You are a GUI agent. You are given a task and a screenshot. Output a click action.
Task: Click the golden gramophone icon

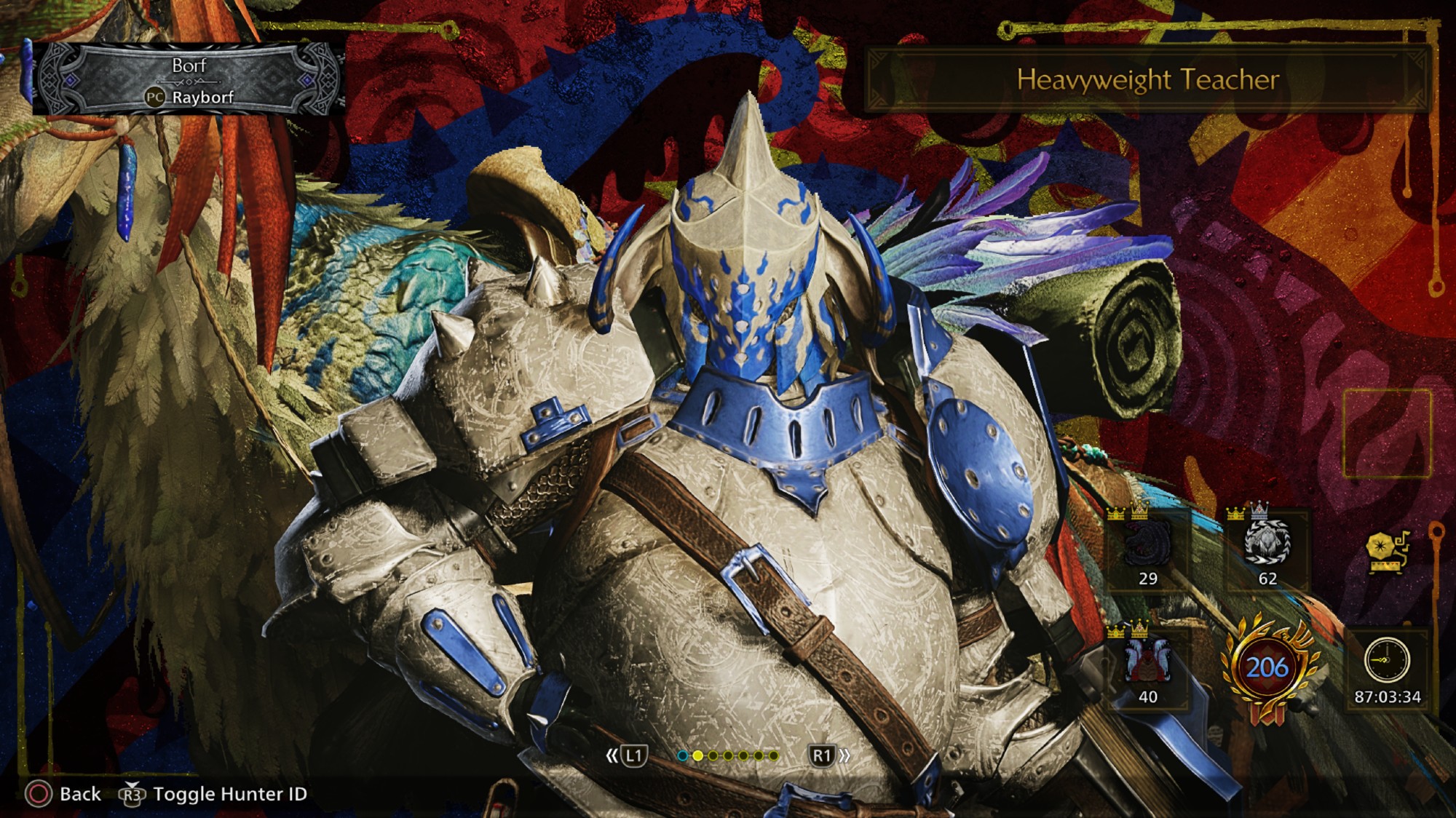(1388, 552)
